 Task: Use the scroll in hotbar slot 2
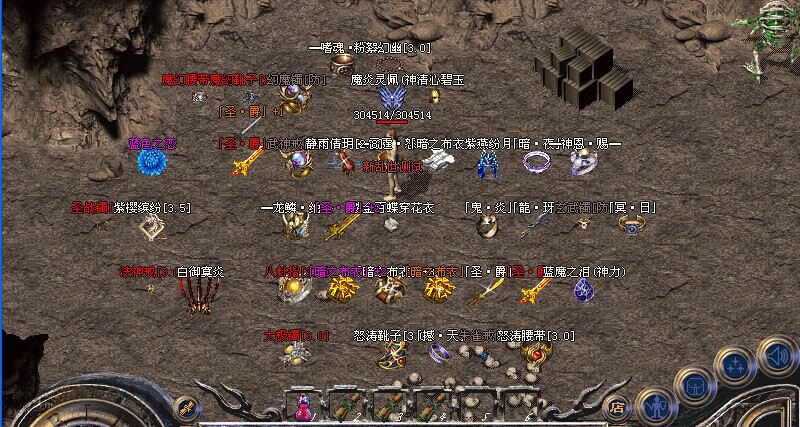[344, 407]
